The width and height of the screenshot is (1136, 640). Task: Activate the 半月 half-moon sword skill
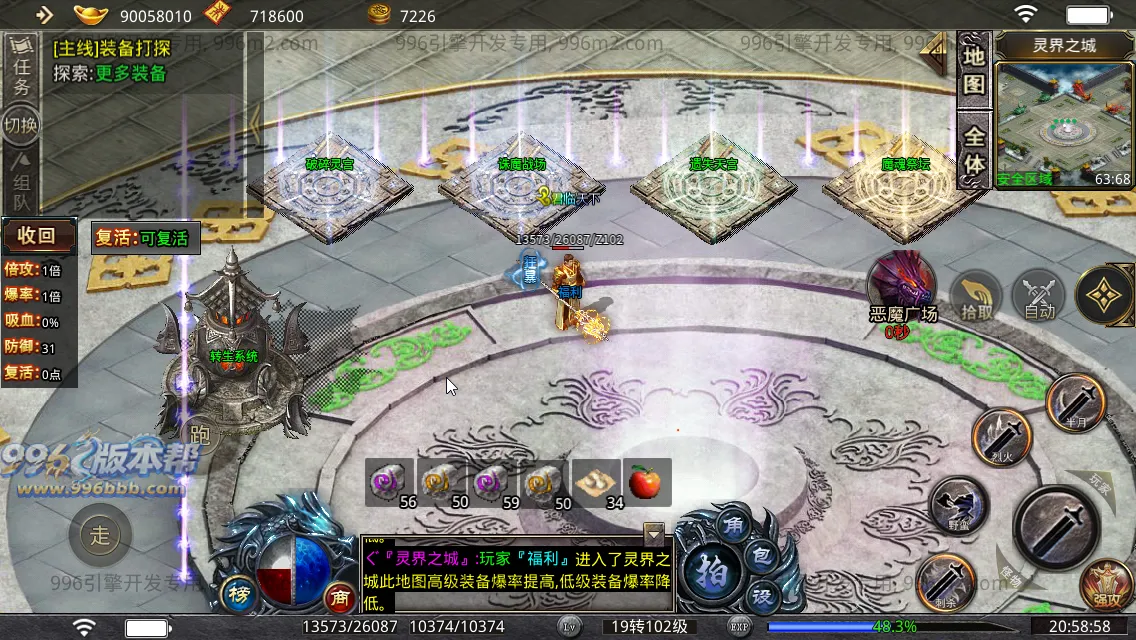1075,402
